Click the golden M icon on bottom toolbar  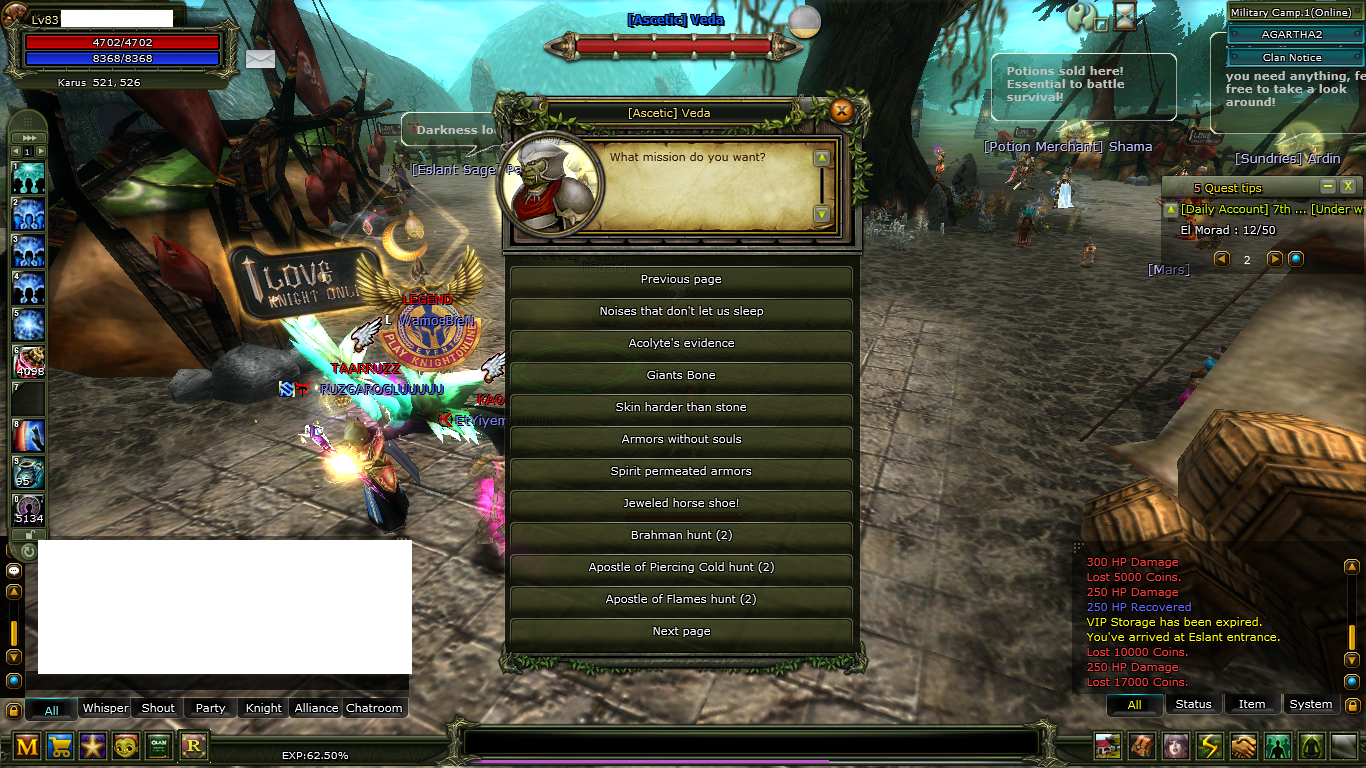[x=27, y=746]
